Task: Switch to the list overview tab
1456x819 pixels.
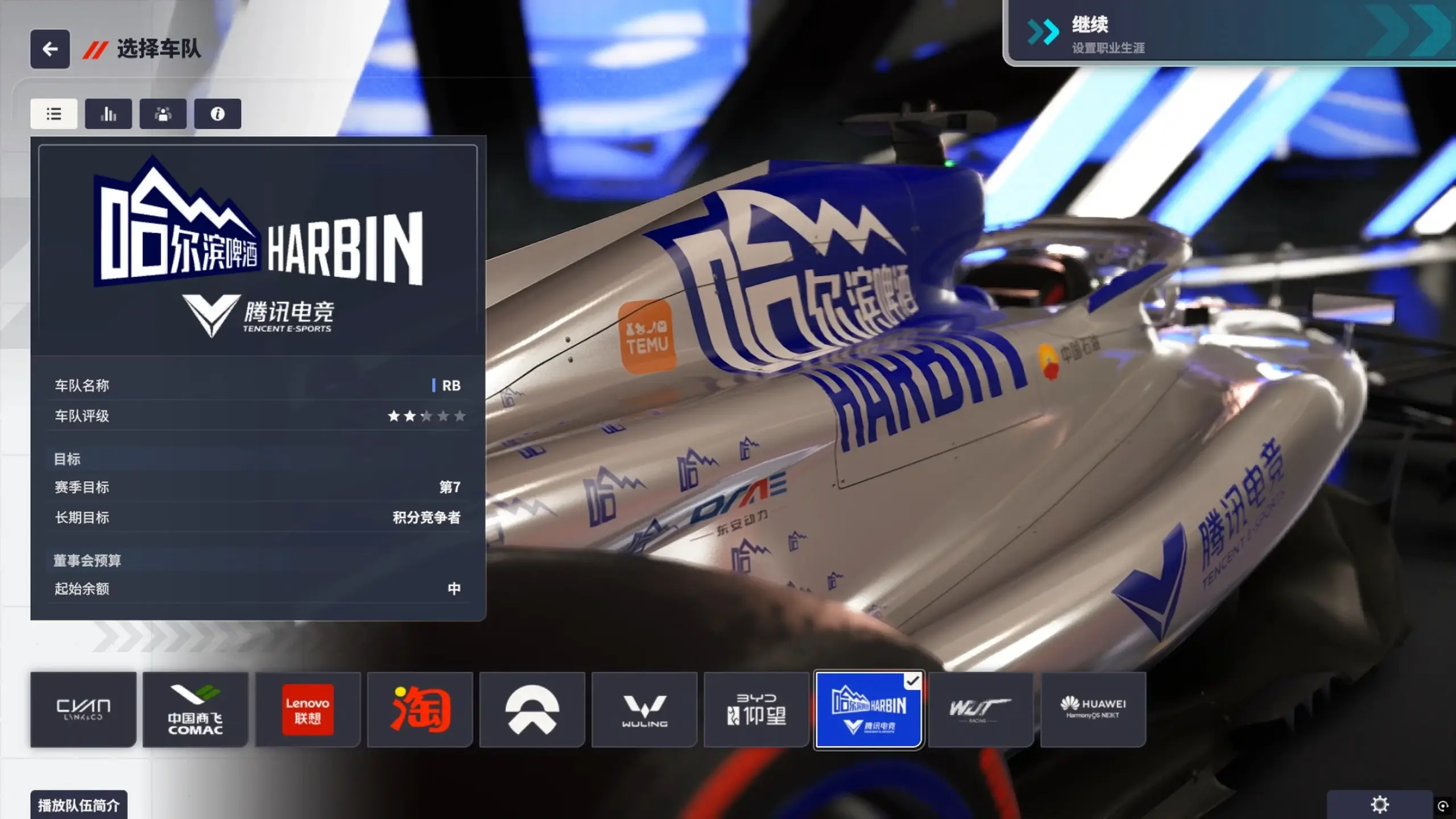Action: pyautogui.click(x=54, y=114)
